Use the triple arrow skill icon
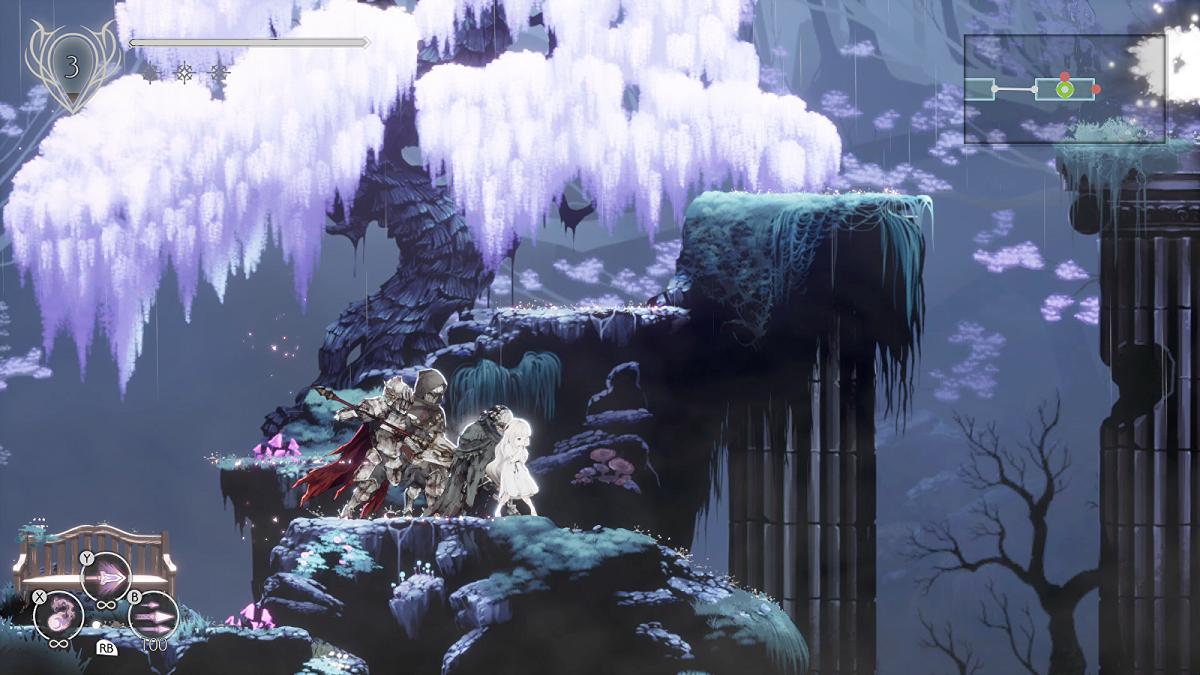This screenshot has height=675, width=1200. click(x=154, y=615)
